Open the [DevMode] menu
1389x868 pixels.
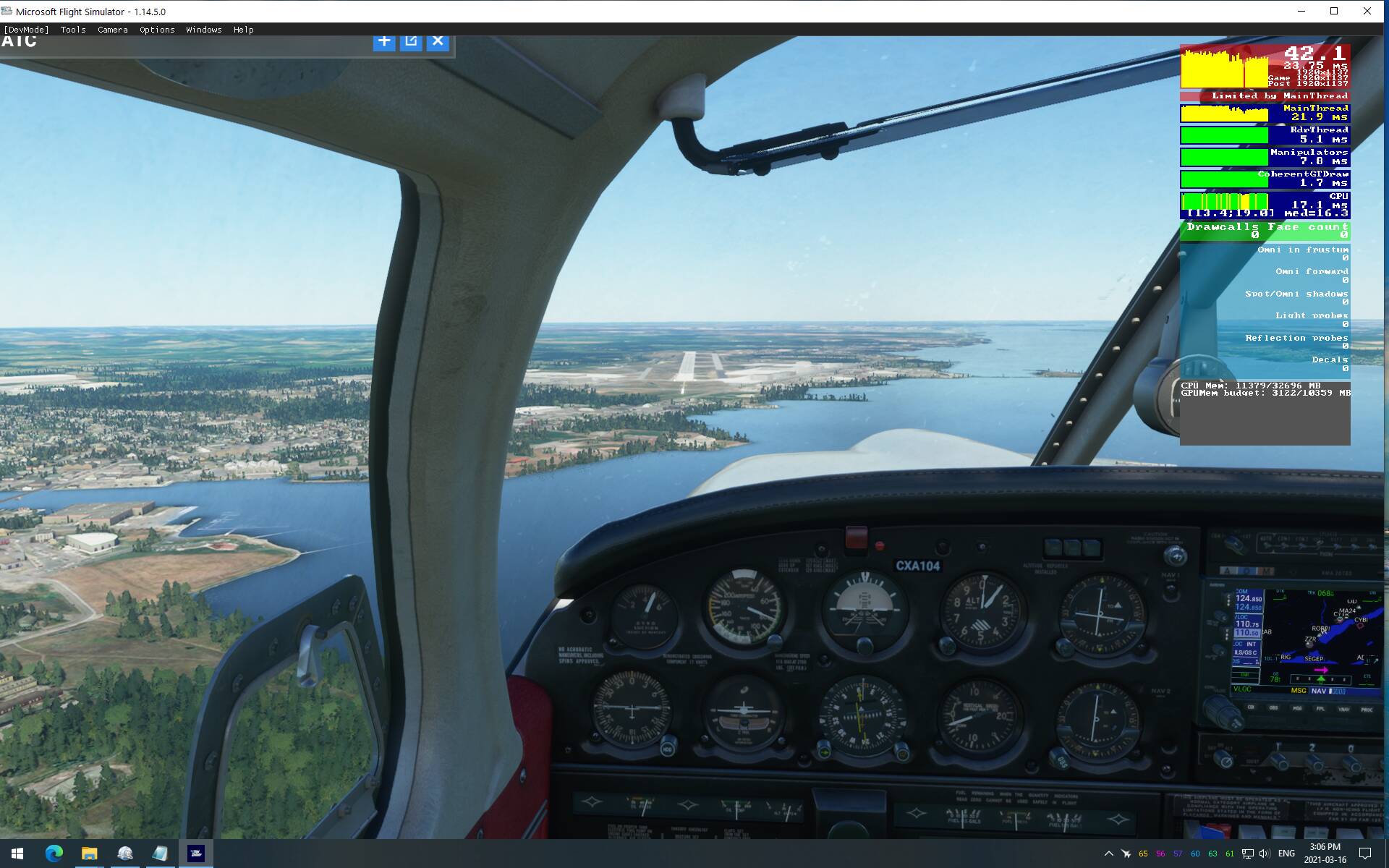27,30
